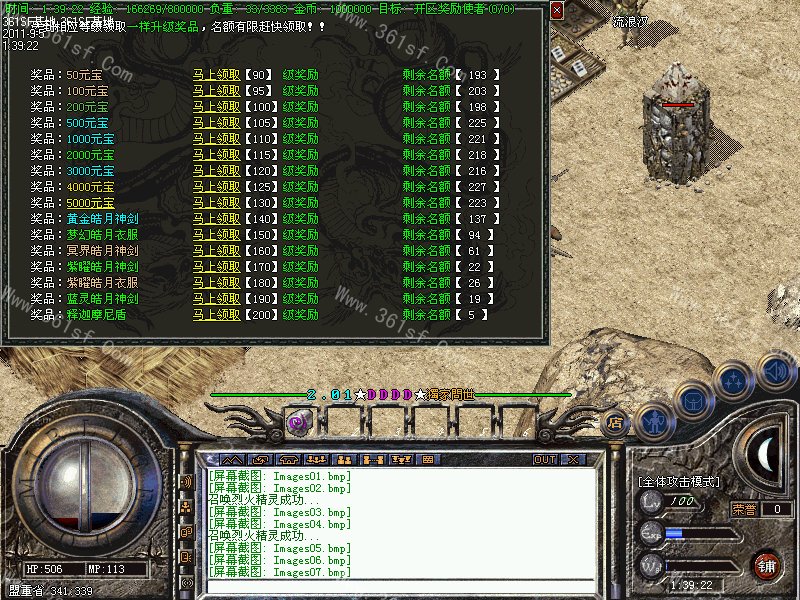Select the purple item in the belt slot
This screenshot has height=600, width=800.
[297, 422]
